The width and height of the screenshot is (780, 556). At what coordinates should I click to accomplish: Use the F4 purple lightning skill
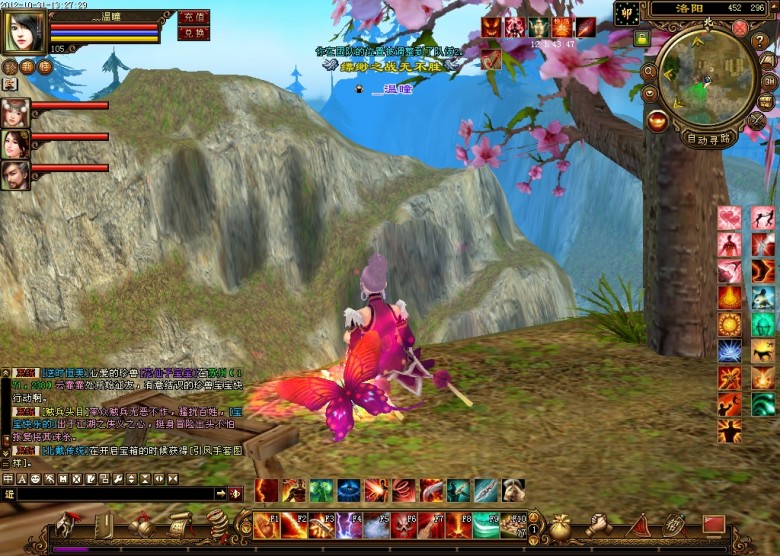coord(349,525)
